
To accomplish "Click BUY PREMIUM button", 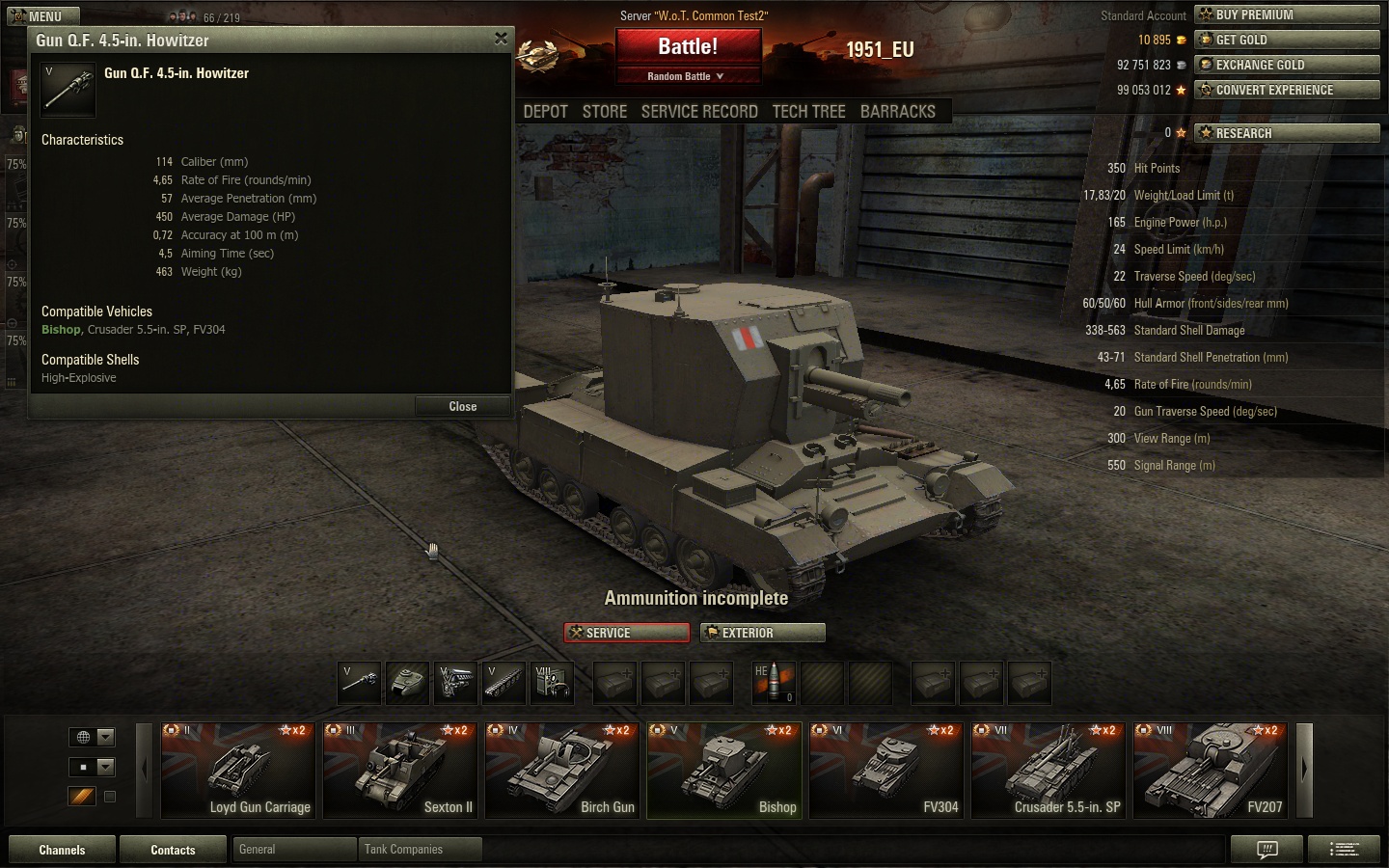I will click(x=1286, y=14).
